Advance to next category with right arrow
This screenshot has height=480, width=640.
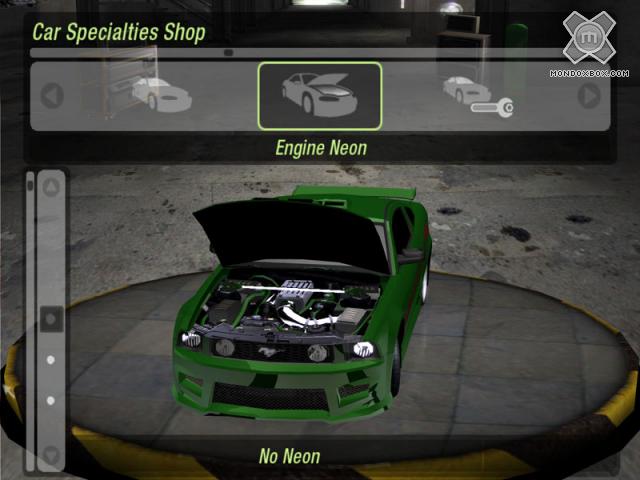[x=590, y=96]
